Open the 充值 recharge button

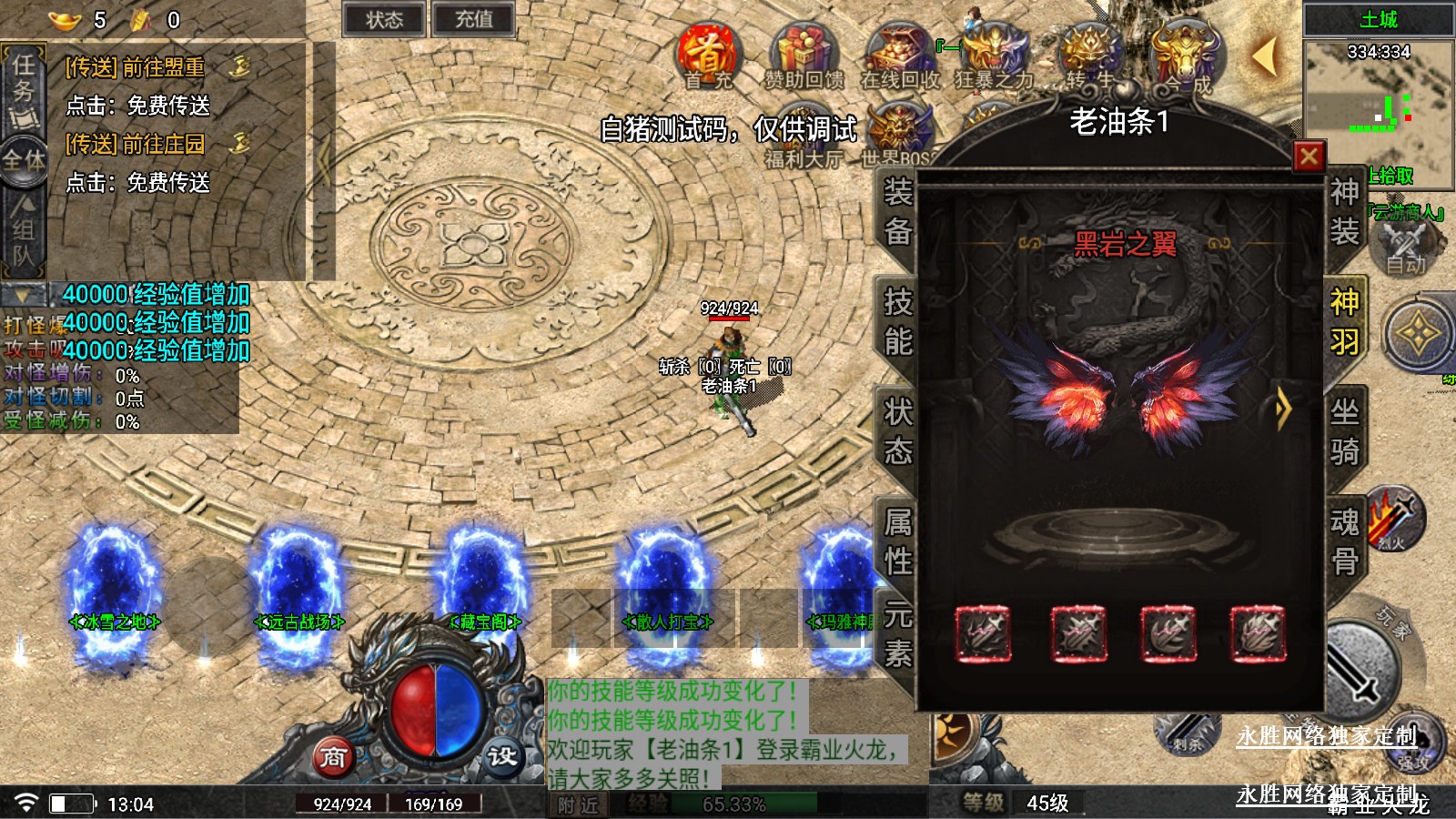[x=473, y=20]
